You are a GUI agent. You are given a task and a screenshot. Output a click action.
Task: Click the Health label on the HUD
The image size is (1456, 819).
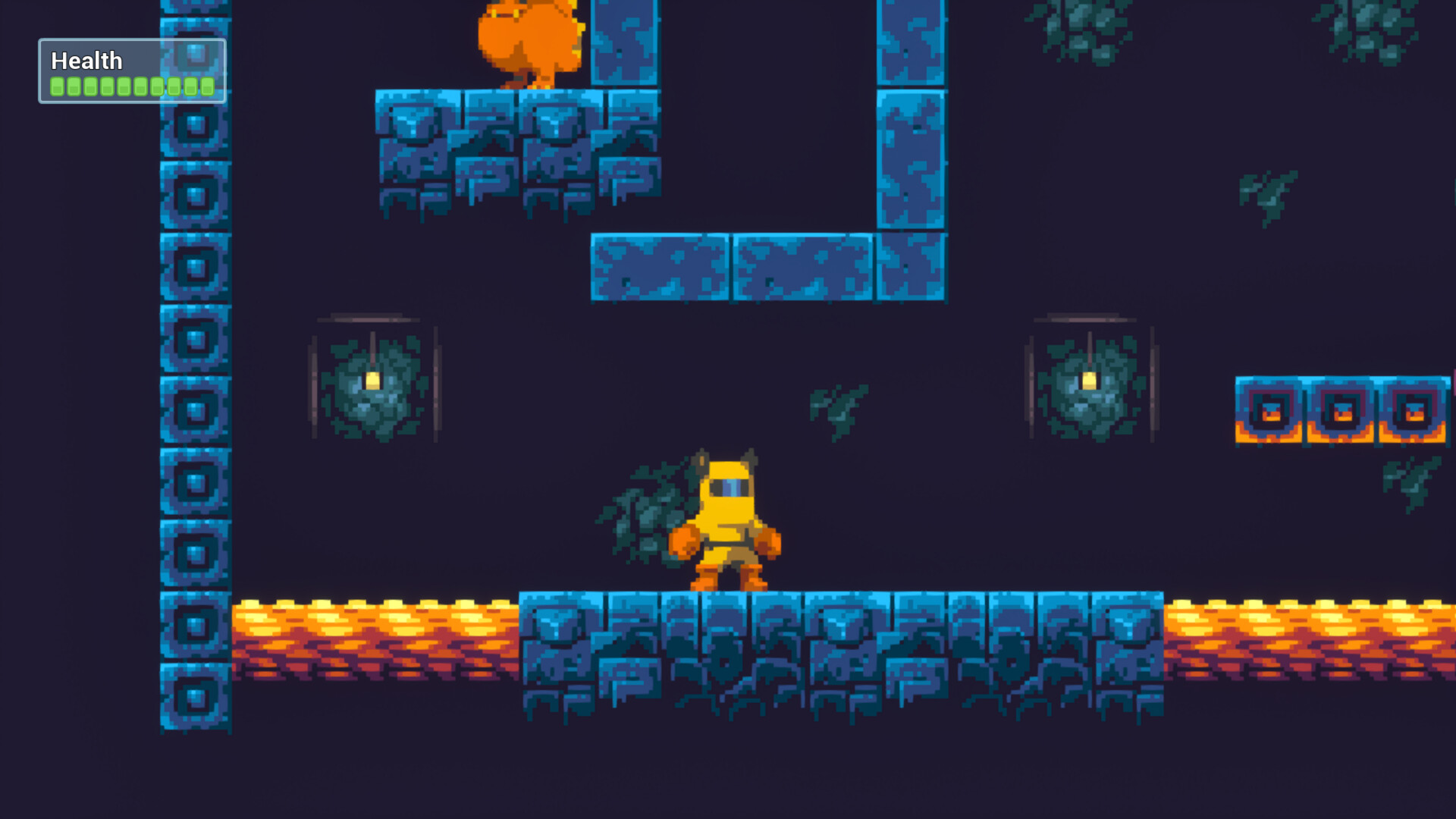click(86, 60)
